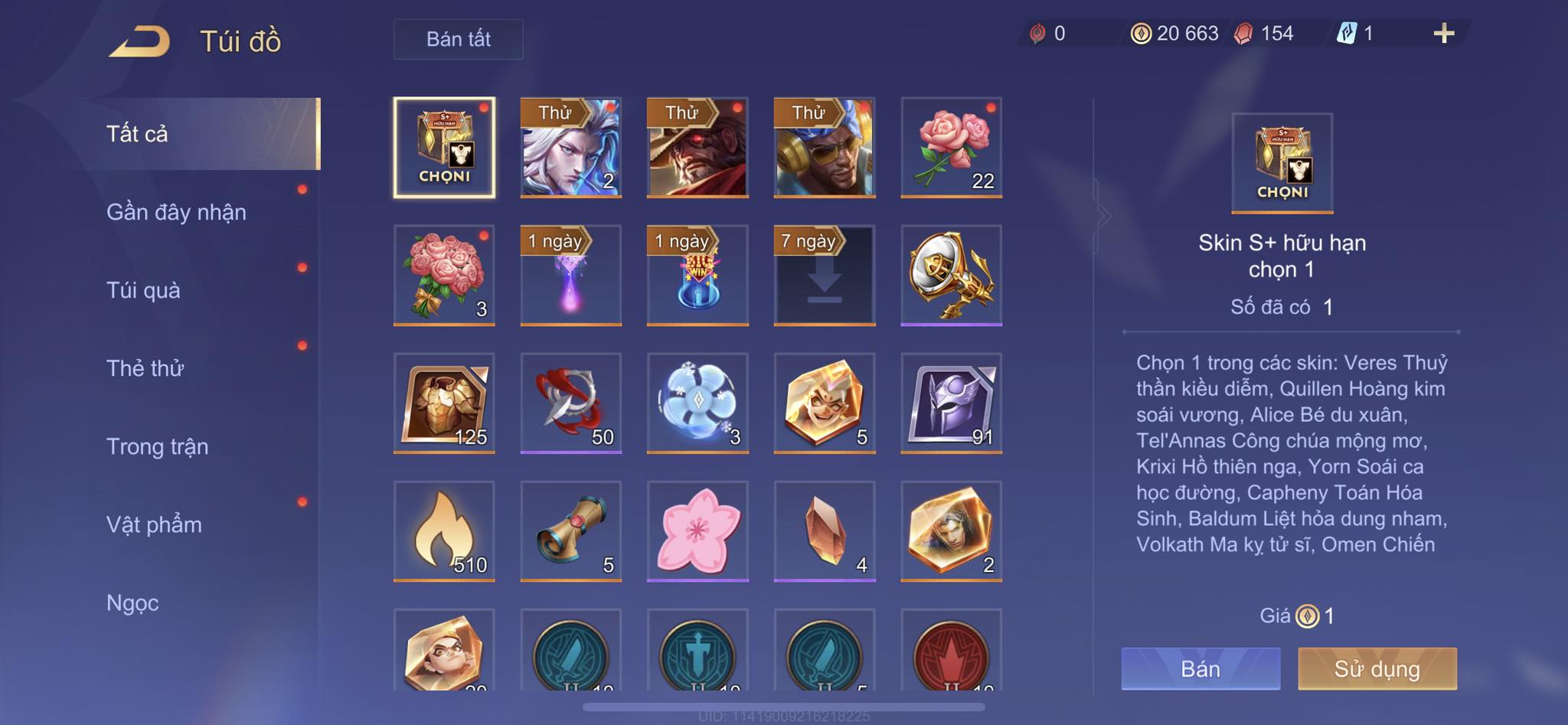Select the Trong trận tab
Screen dimensions: 1568x725
pyautogui.click(x=157, y=446)
